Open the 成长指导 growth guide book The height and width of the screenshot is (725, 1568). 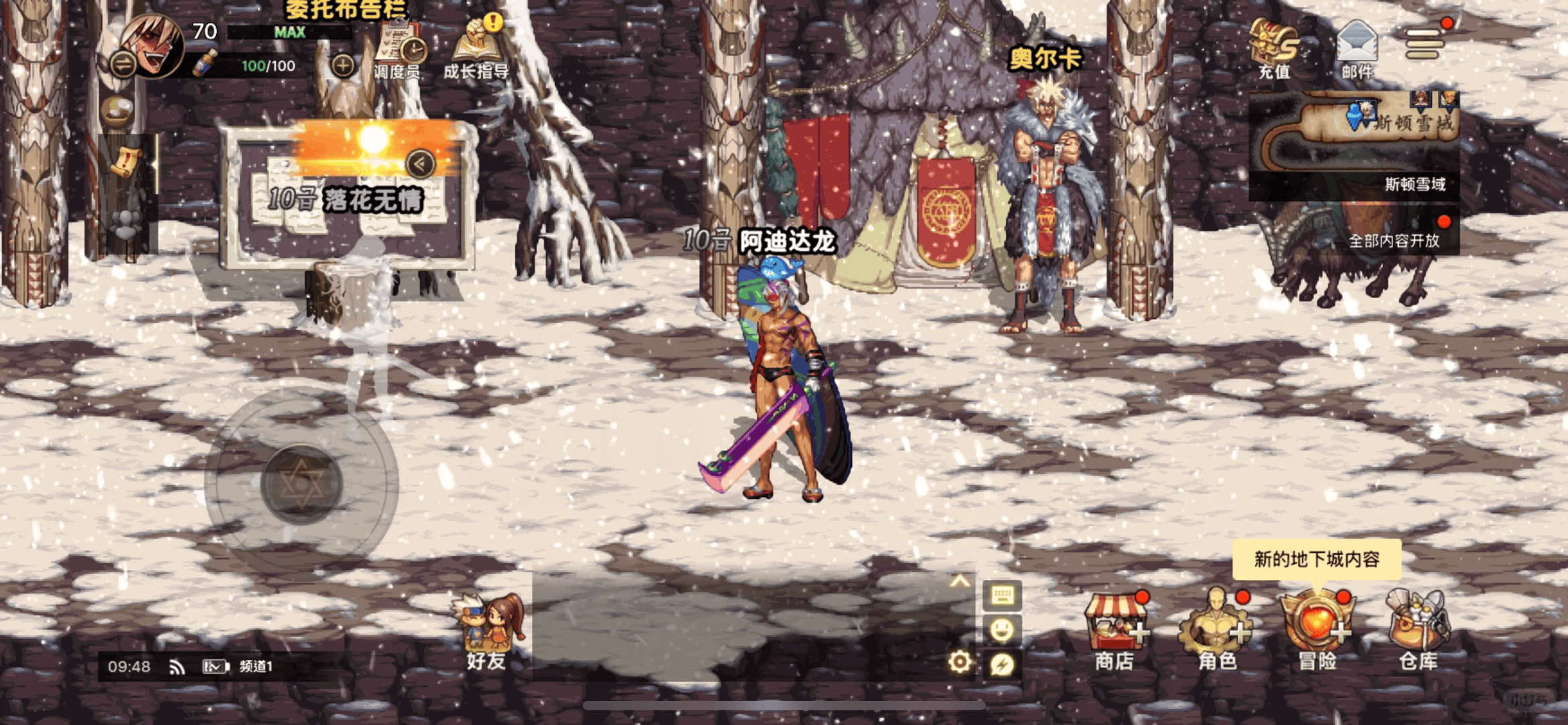coord(476,48)
